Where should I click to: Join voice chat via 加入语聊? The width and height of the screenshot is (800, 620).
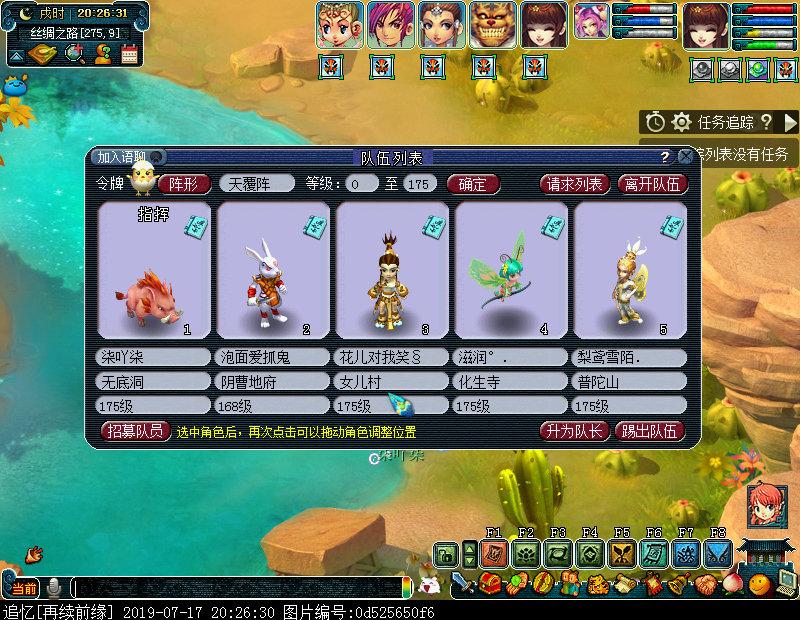[x=123, y=157]
